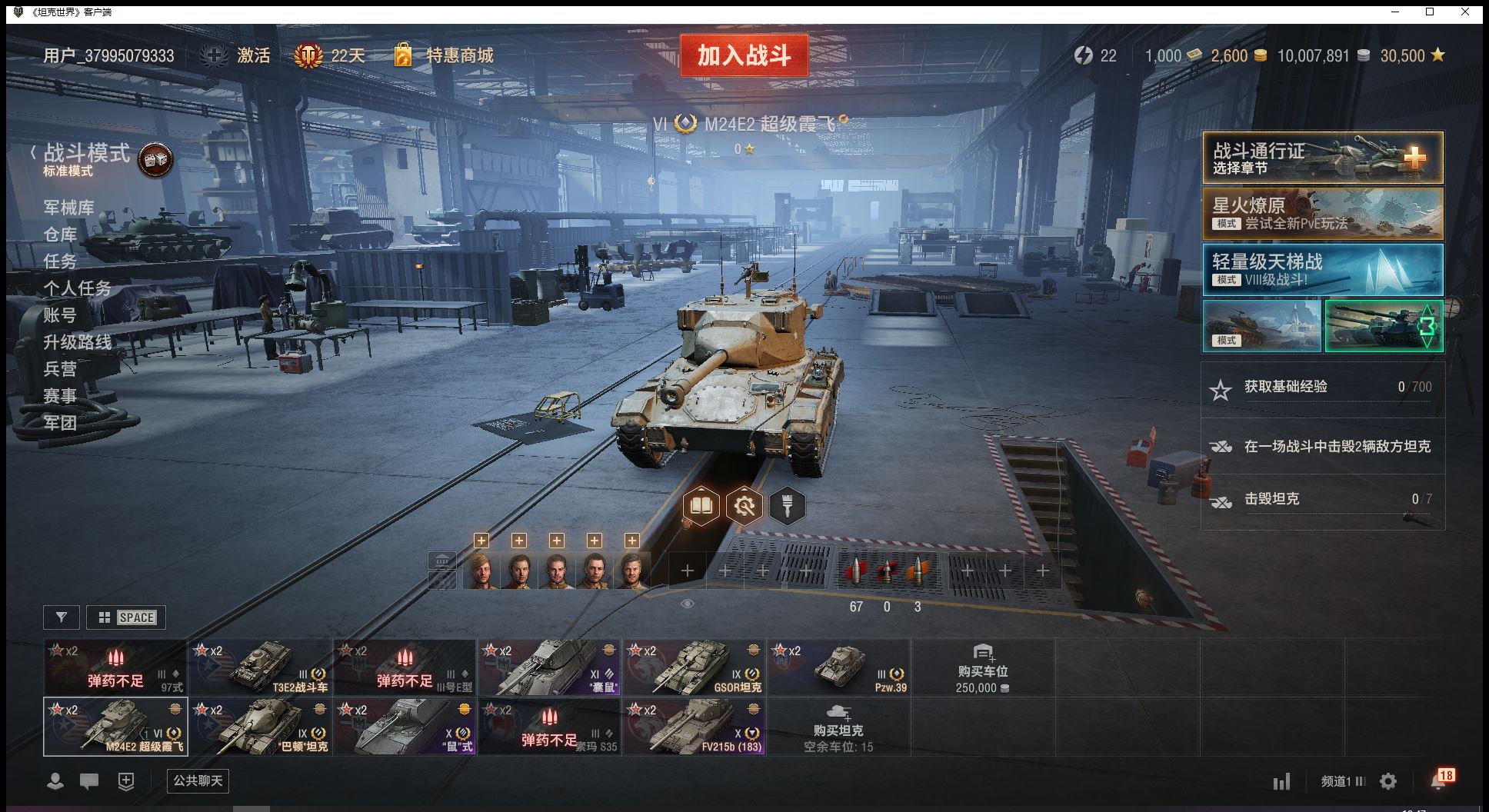This screenshot has height=812, width=1489.
Task: Open the 公共聊天 public chat
Action: click(198, 781)
